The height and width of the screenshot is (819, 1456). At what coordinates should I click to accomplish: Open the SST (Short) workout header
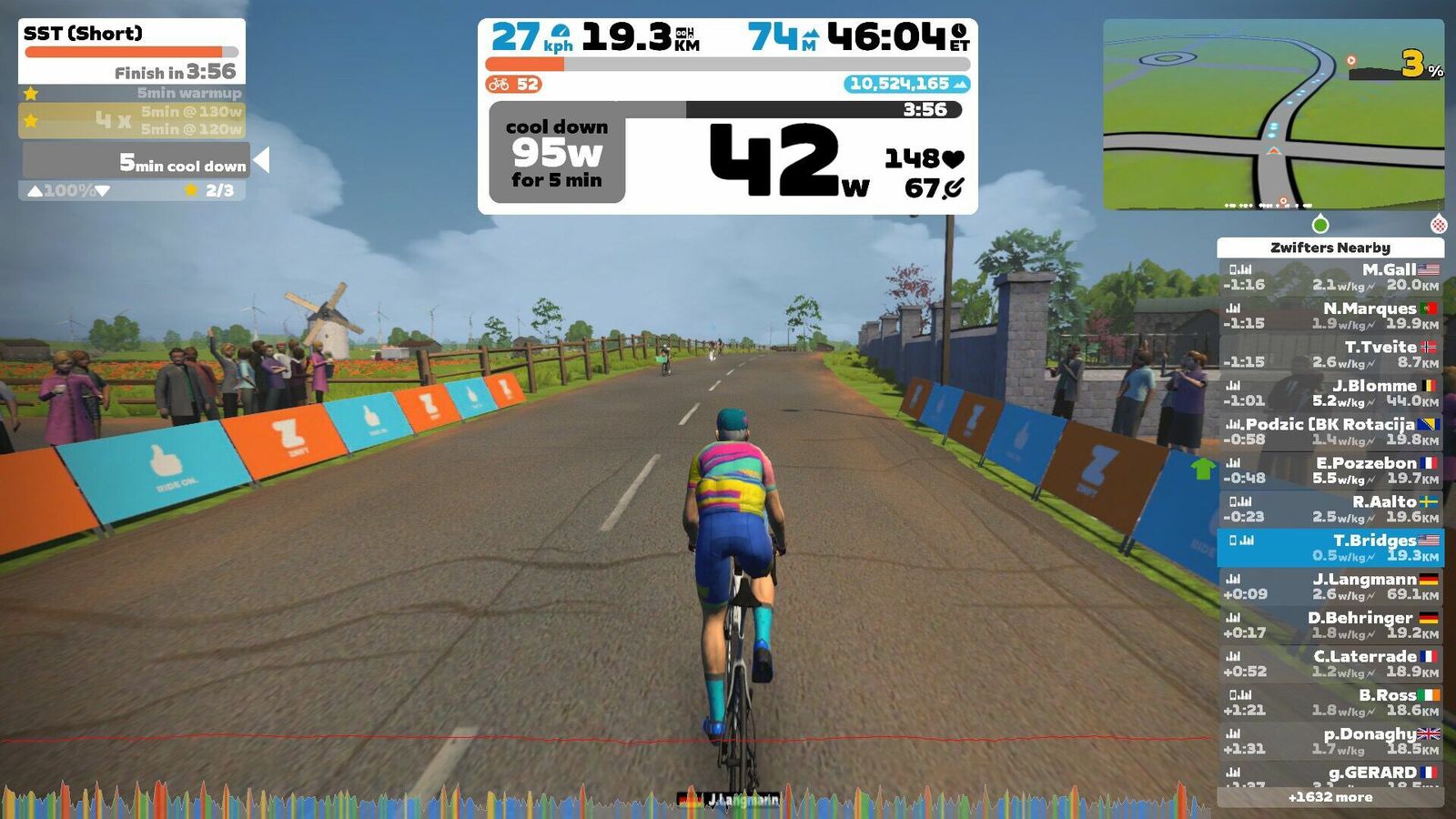[x=132, y=51]
